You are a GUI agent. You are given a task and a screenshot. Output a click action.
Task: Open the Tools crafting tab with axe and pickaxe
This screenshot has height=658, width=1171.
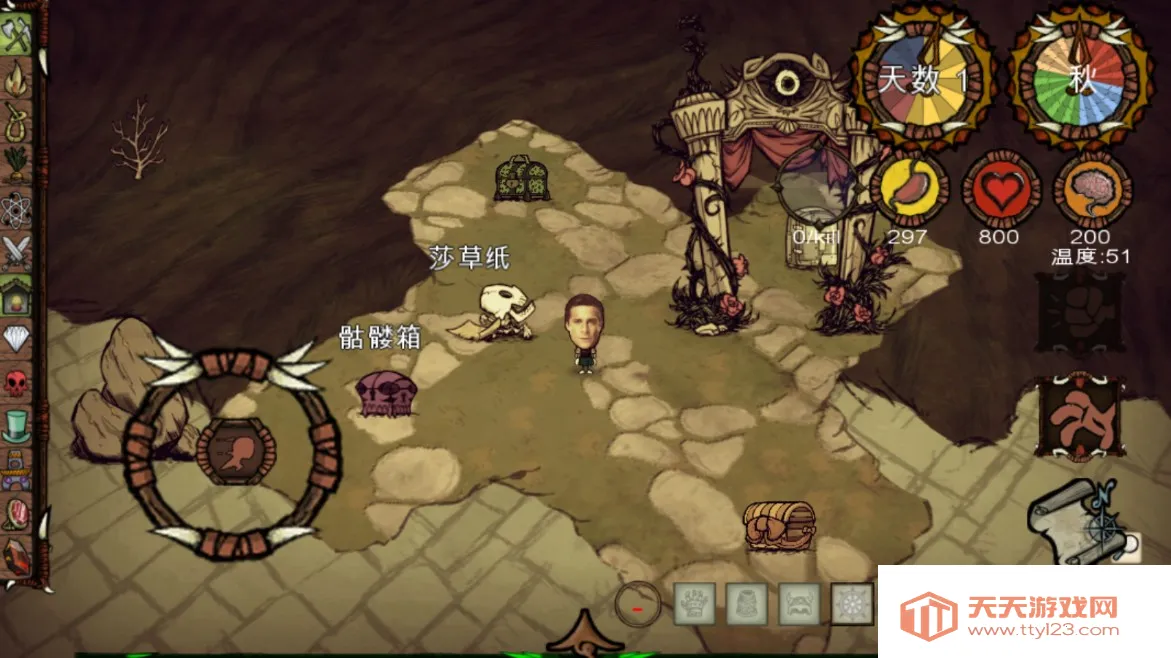click(17, 36)
